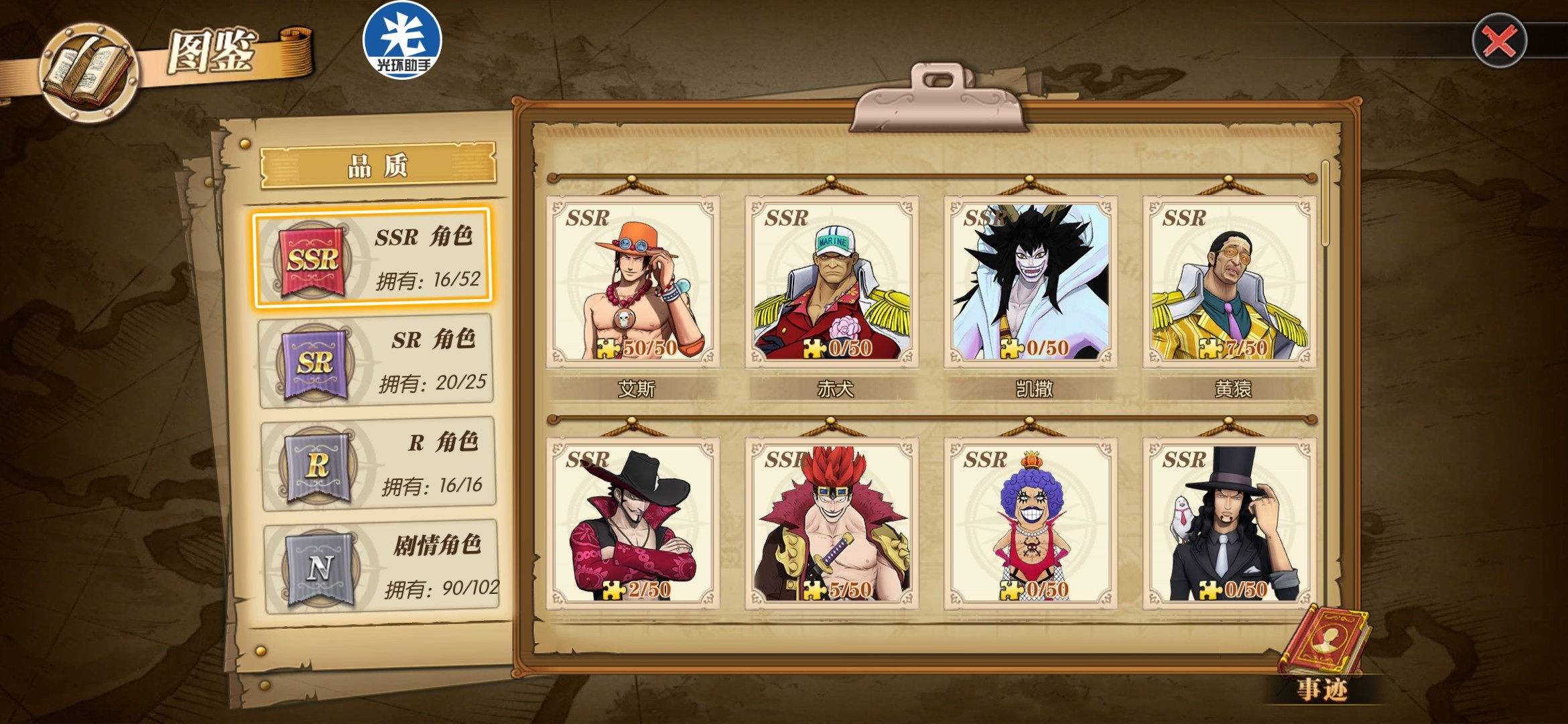The image size is (1568, 724).
Task: Open the purple afro character card
Action: 1031,524
